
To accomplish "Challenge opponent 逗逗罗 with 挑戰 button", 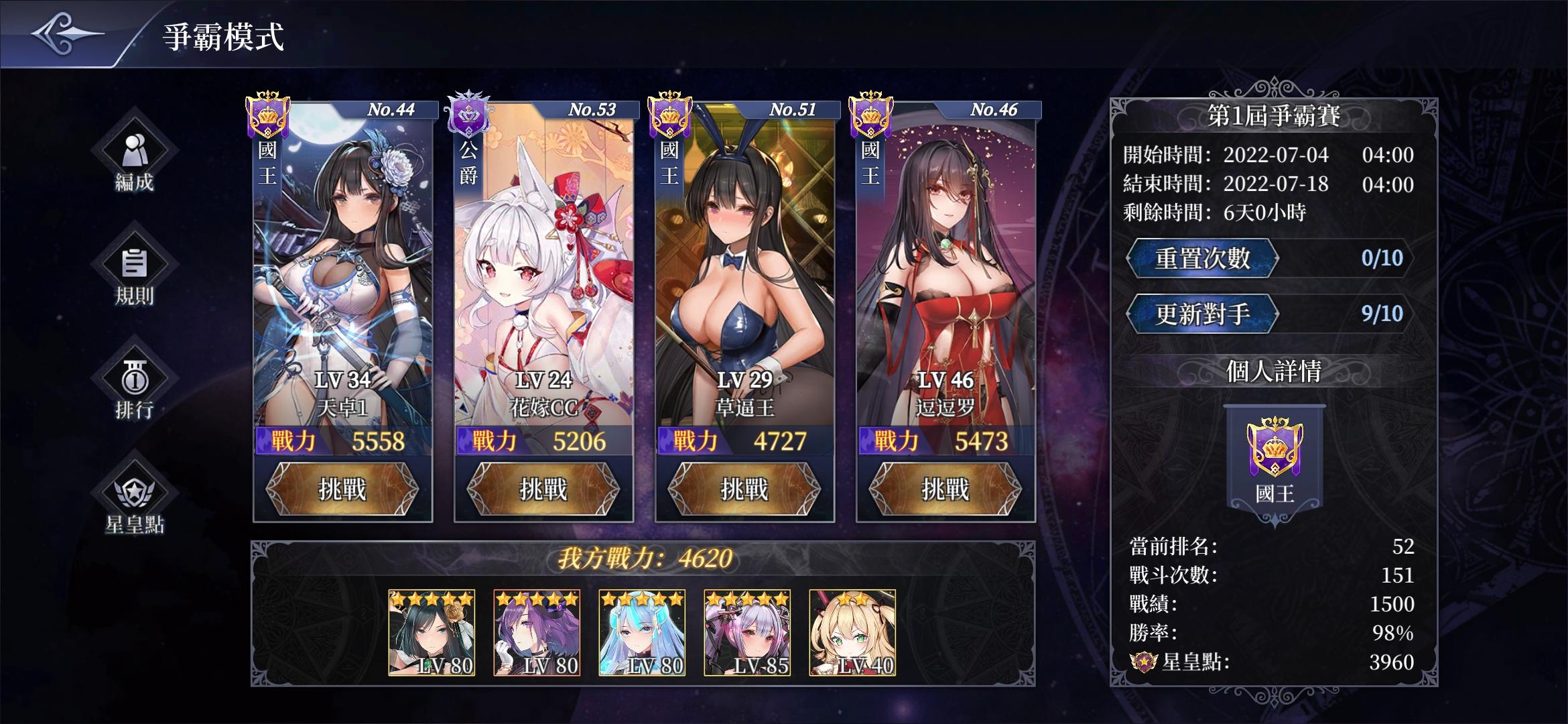I will 945,489.
